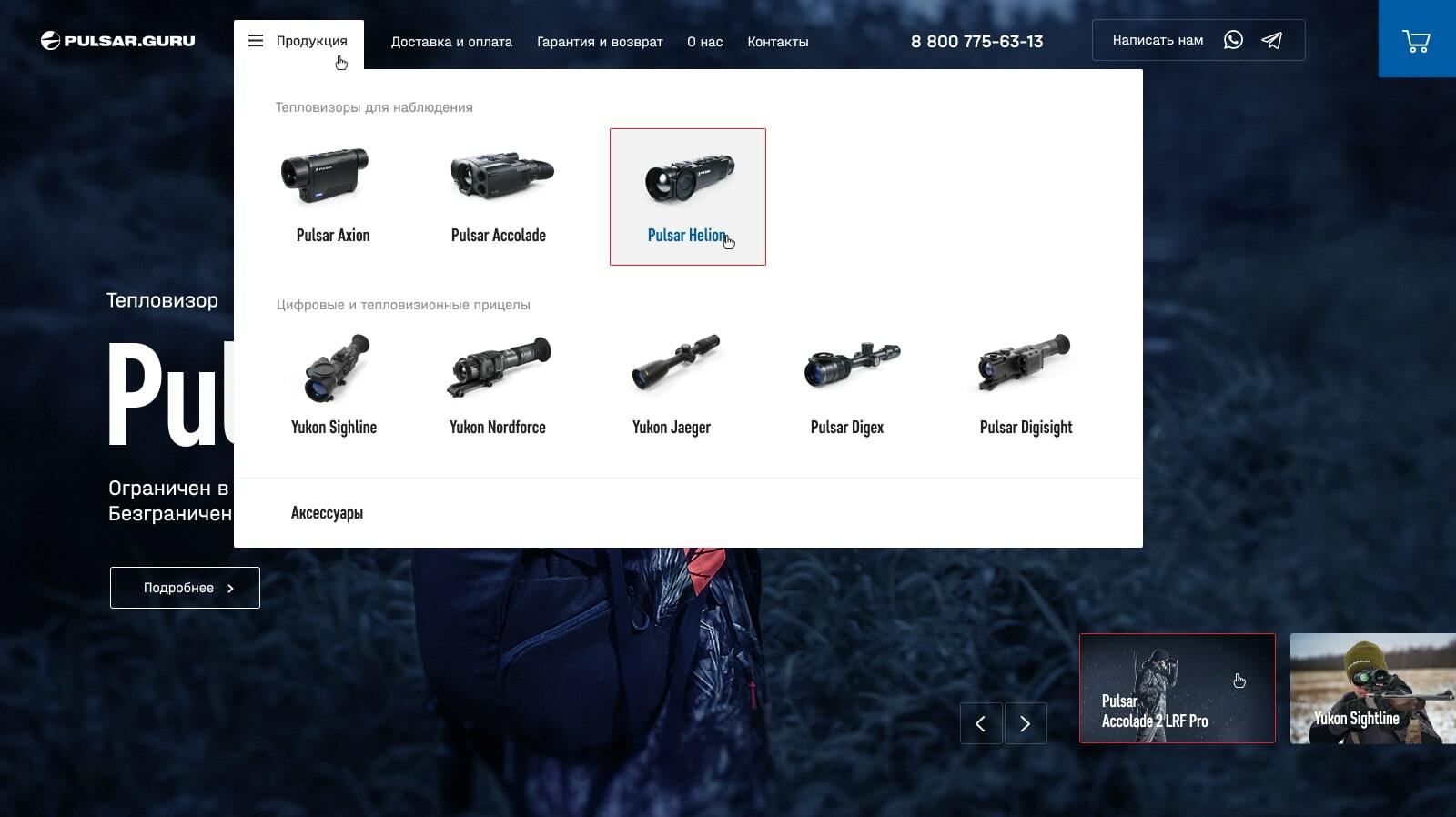
Task: Open the Продукция dropdown menu
Action: point(298,42)
